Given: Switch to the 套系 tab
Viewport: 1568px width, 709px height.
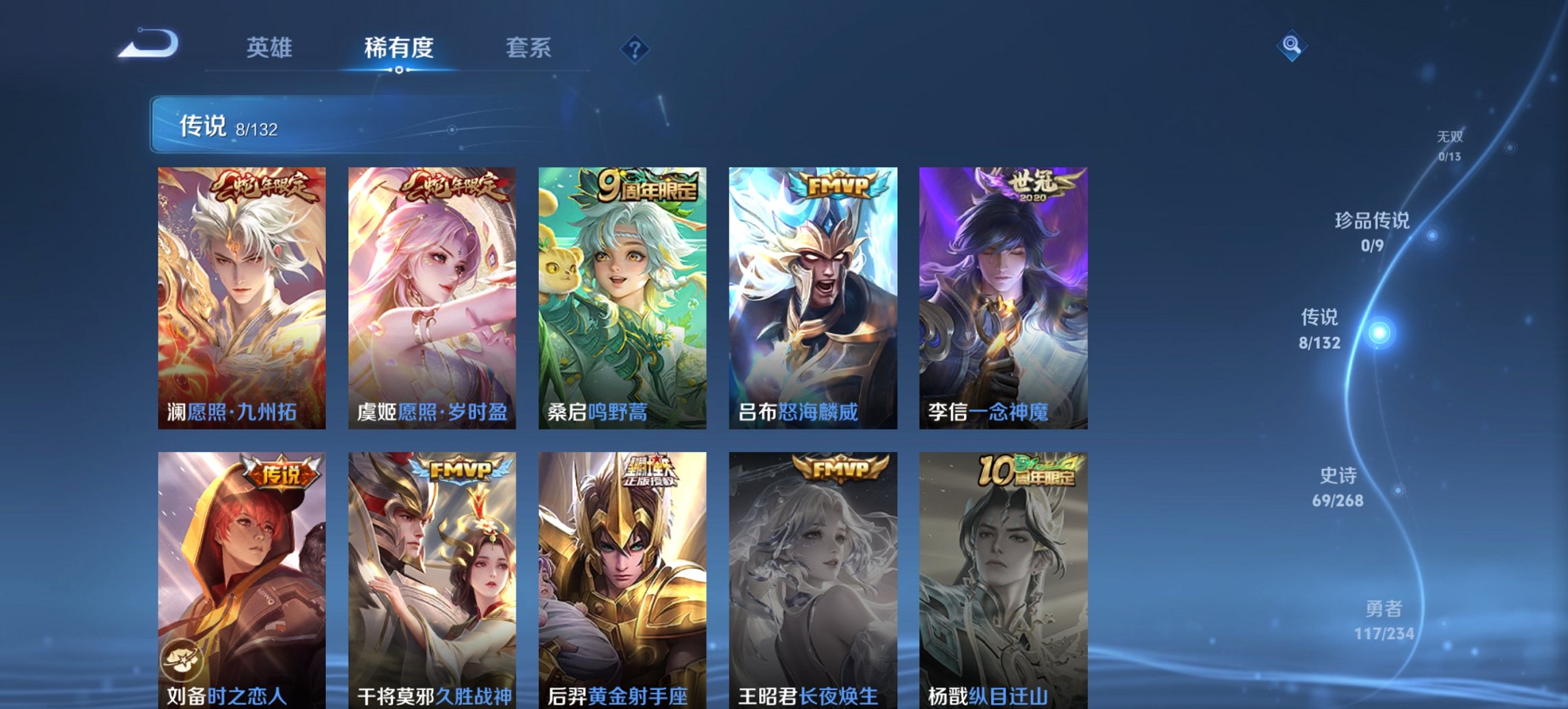Looking at the screenshot, I should (528, 48).
